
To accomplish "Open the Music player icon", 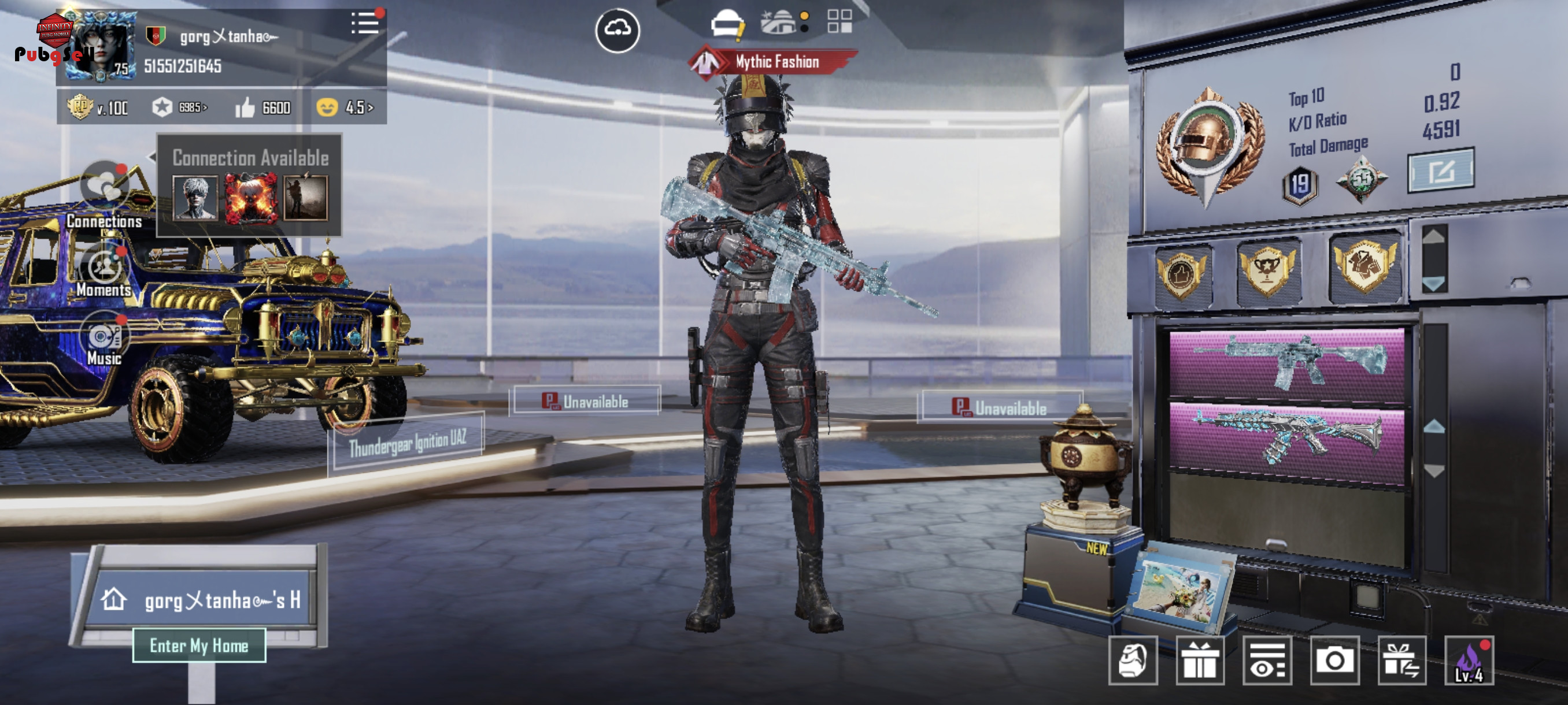I will click(x=105, y=336).
